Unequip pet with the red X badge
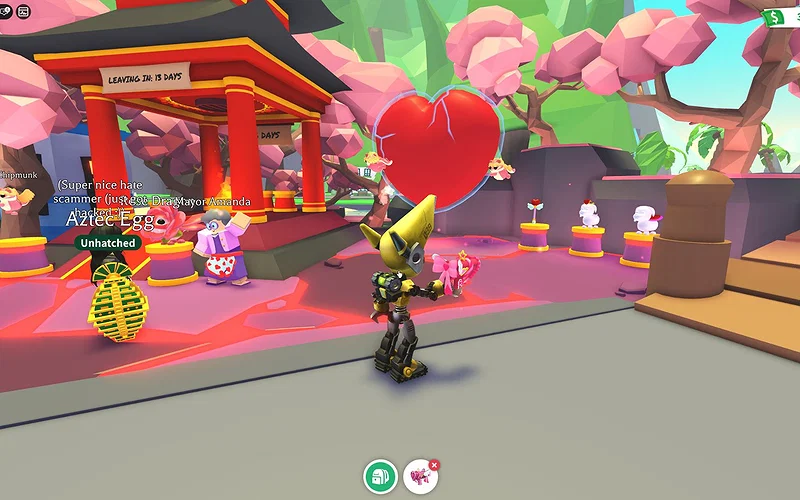Screen dimensions: 800x500 coord(434,465)
